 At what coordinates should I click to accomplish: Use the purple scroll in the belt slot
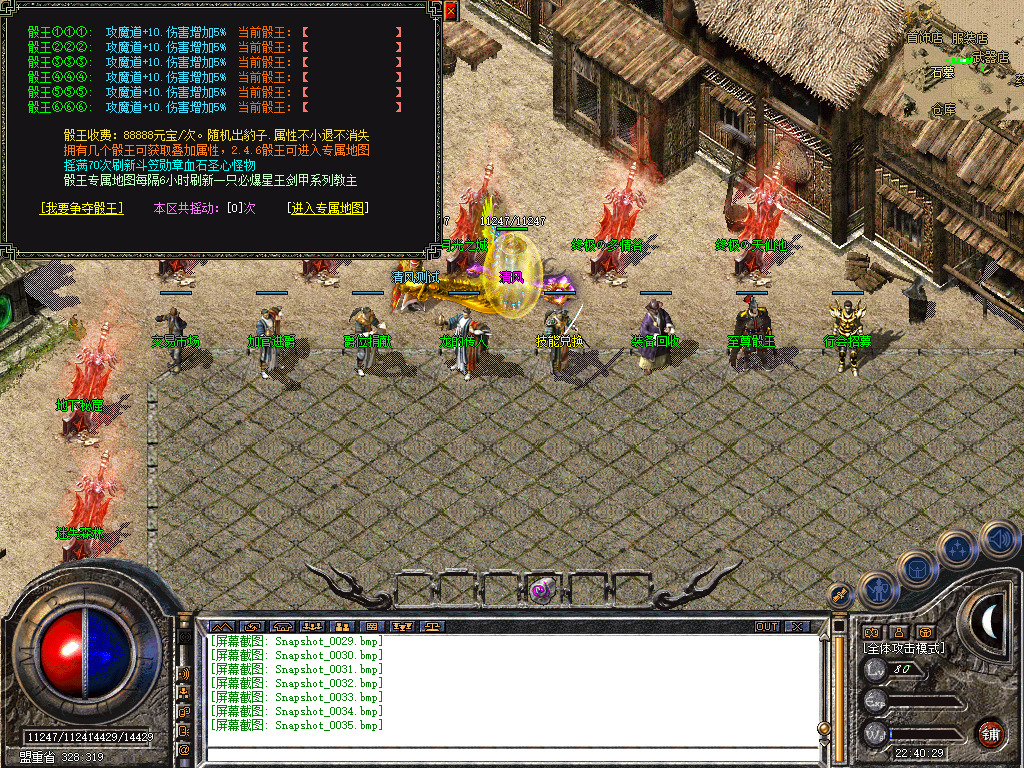pyautogui.click(x=543, y=590)
